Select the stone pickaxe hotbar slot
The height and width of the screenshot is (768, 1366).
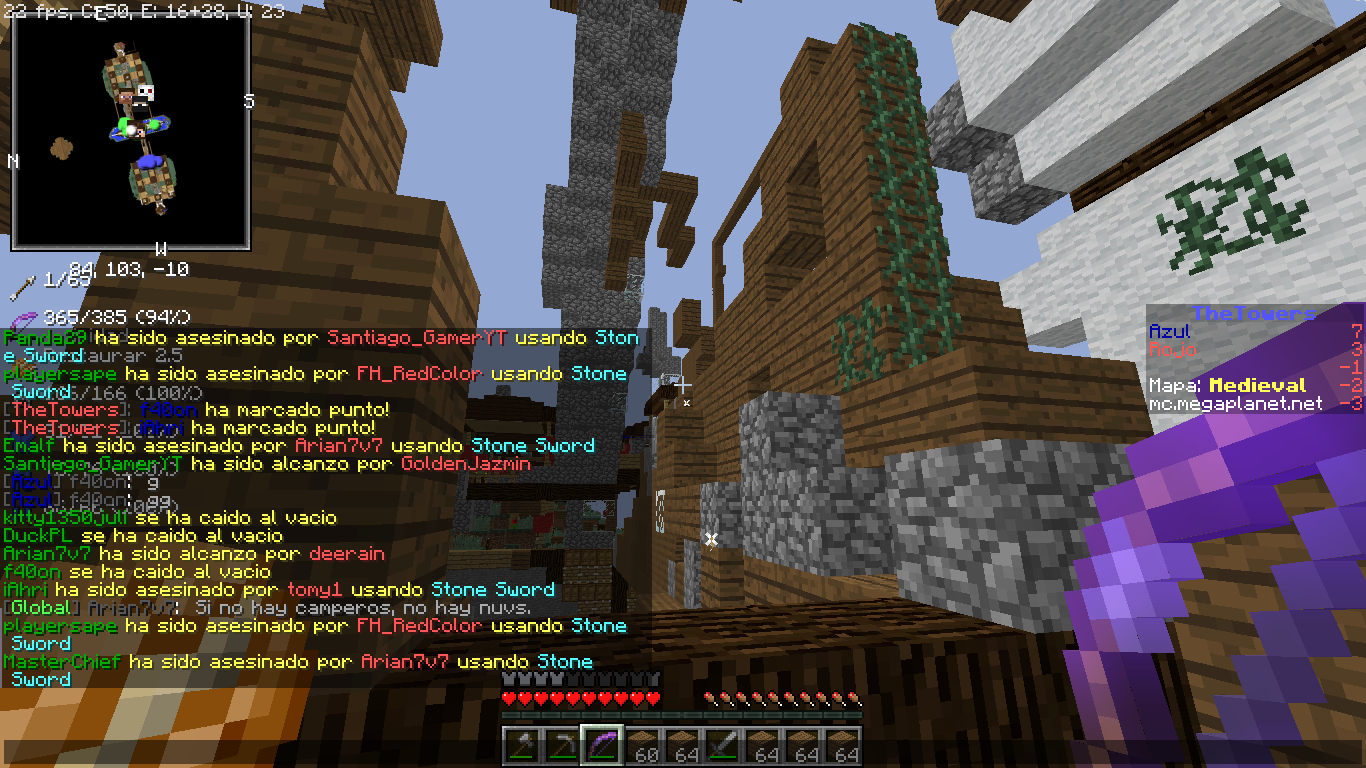click(x=562, y=746)
